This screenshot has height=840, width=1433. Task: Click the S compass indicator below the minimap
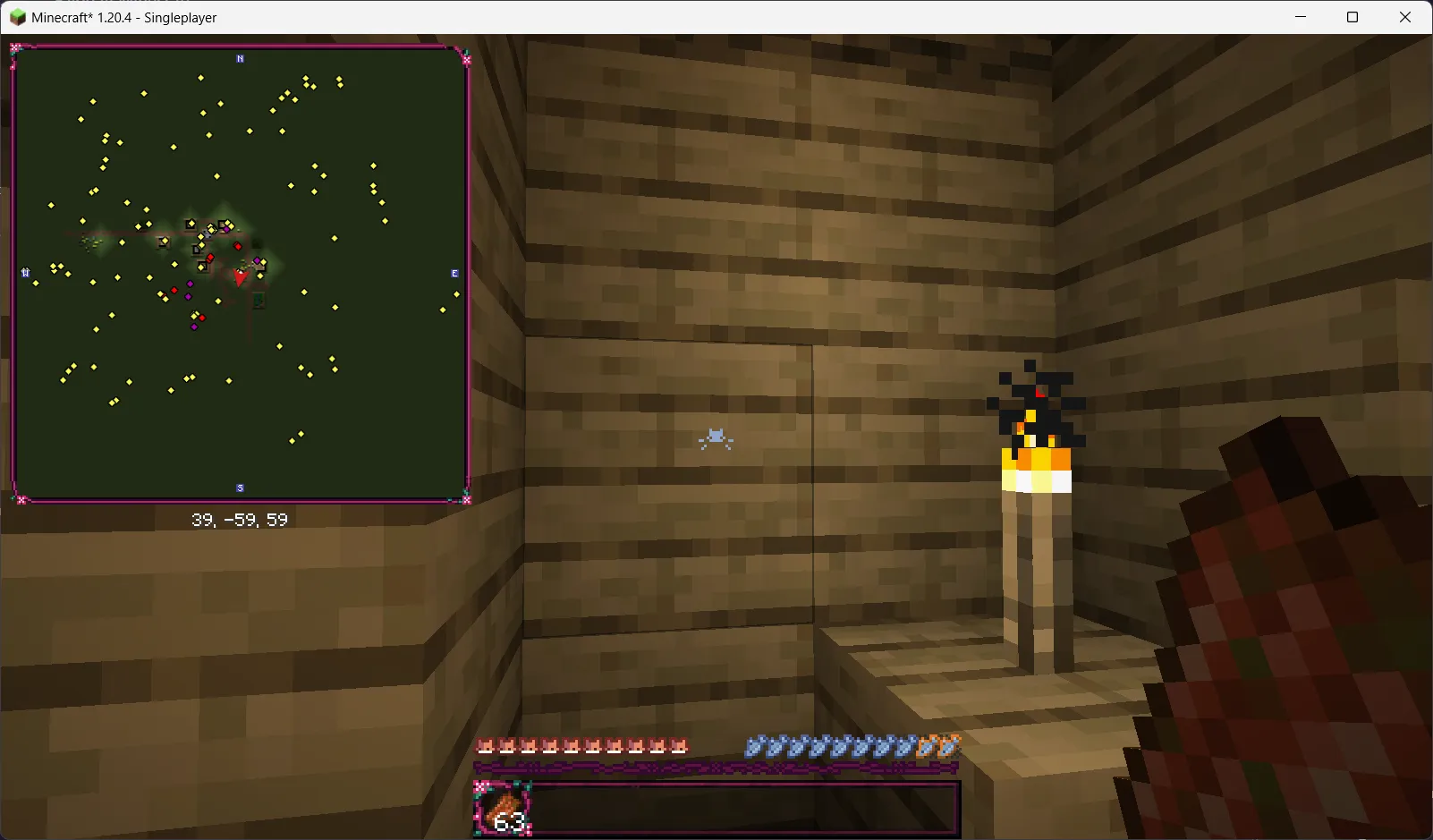point(239,488)
